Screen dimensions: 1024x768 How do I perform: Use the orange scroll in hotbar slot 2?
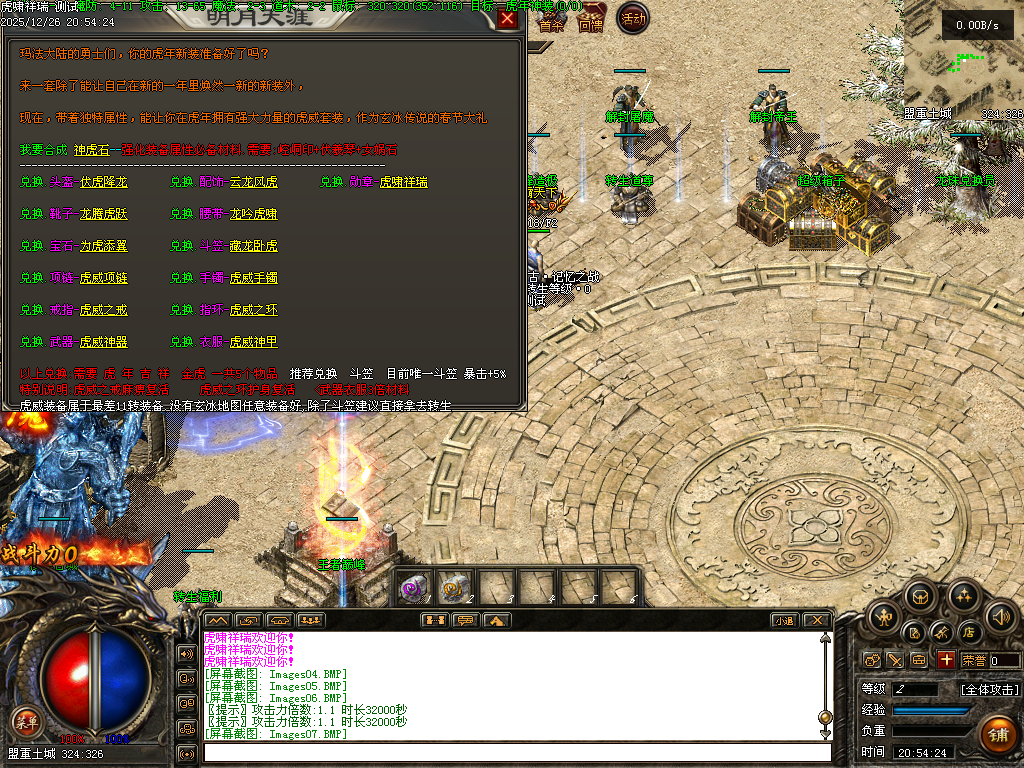[455, 587]
